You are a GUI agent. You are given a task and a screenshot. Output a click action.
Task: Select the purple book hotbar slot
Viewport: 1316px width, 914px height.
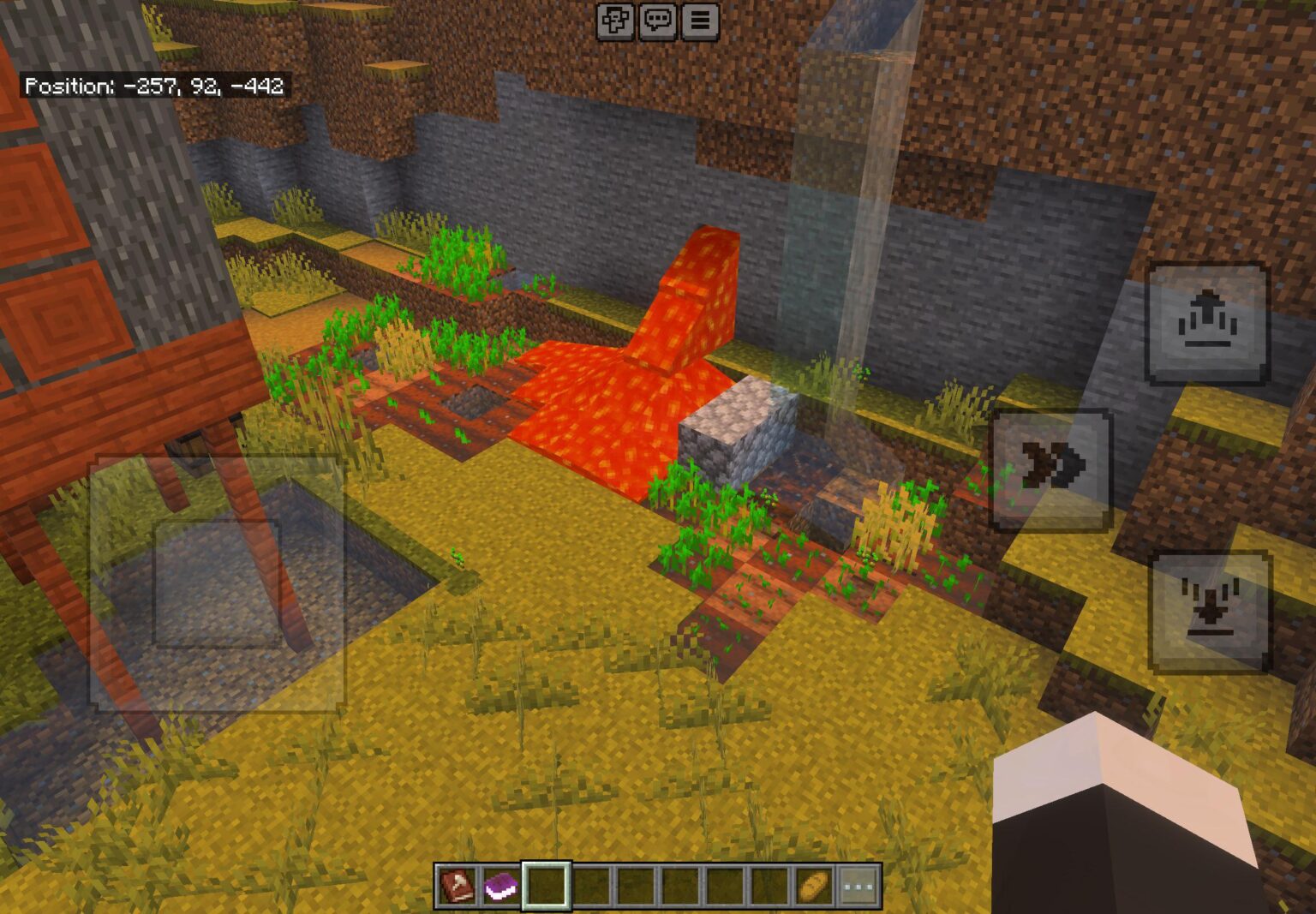[500, 885]
